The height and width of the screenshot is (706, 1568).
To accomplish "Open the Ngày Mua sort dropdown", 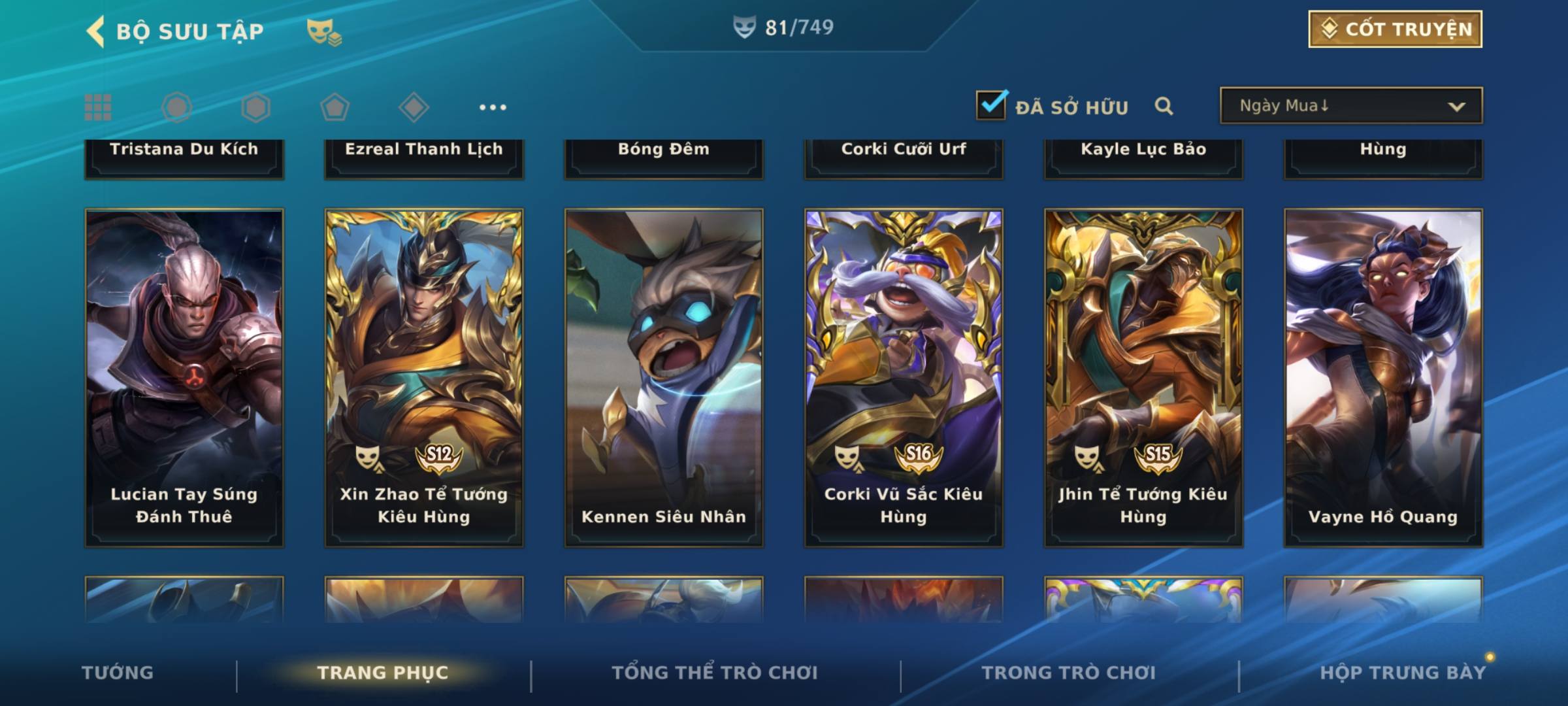I will pos(1350,106).
